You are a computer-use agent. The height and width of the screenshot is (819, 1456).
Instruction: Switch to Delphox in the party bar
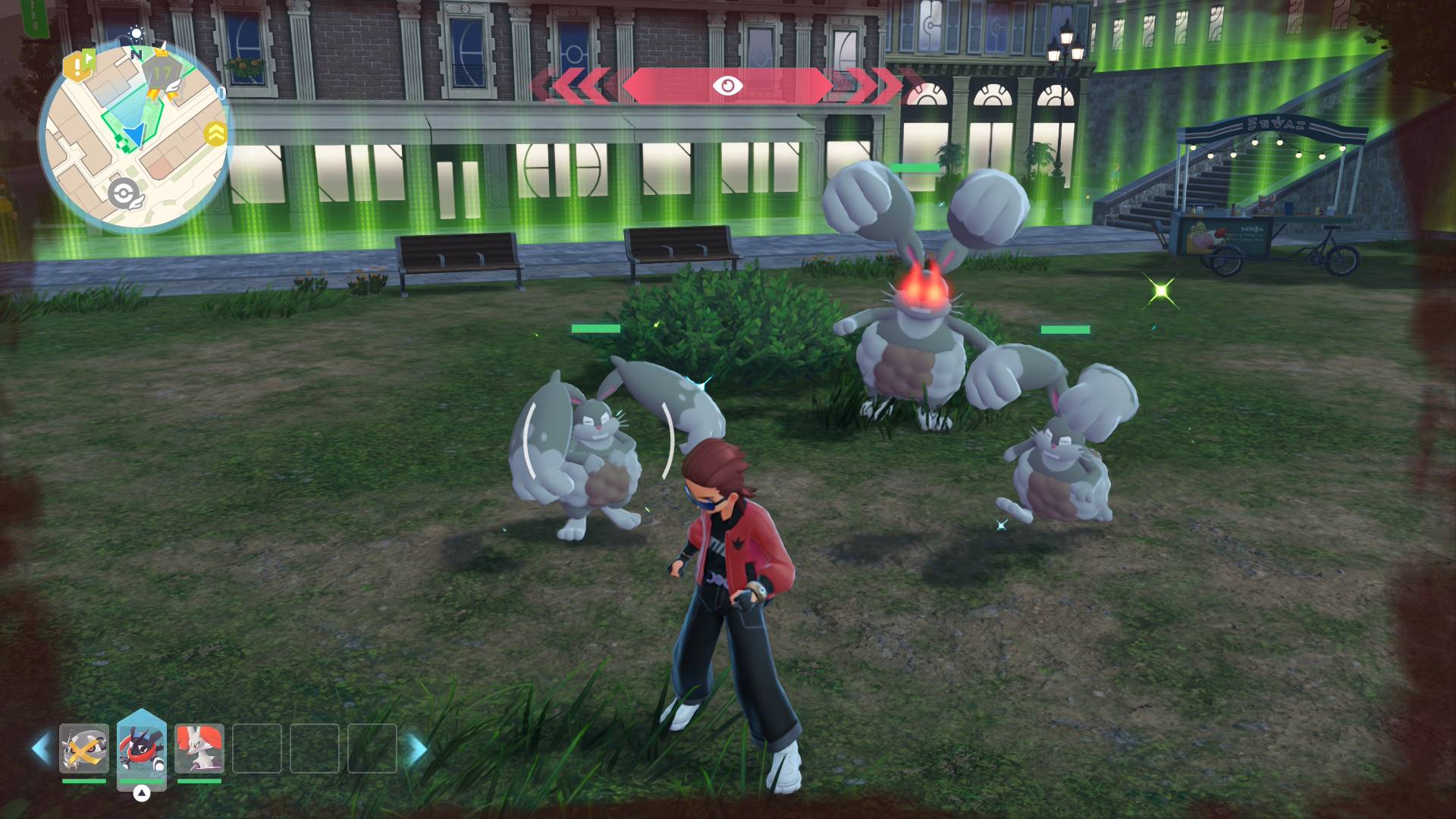click(199, 748)
